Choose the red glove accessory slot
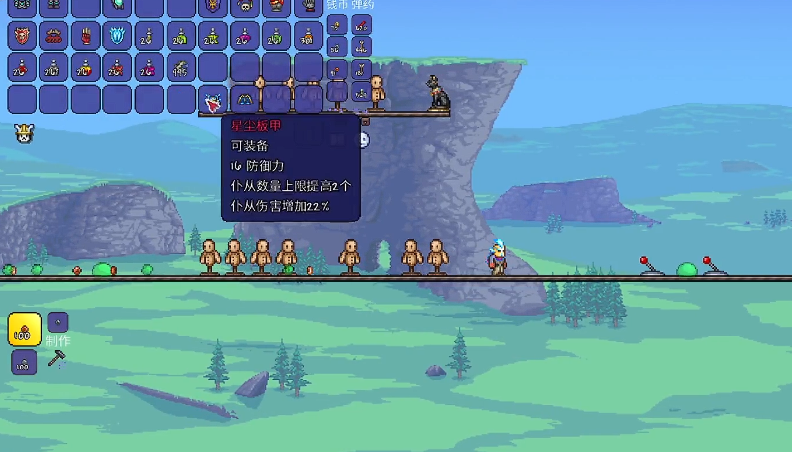The width and height of the screenshot is (792, 452). pos(86,37)
